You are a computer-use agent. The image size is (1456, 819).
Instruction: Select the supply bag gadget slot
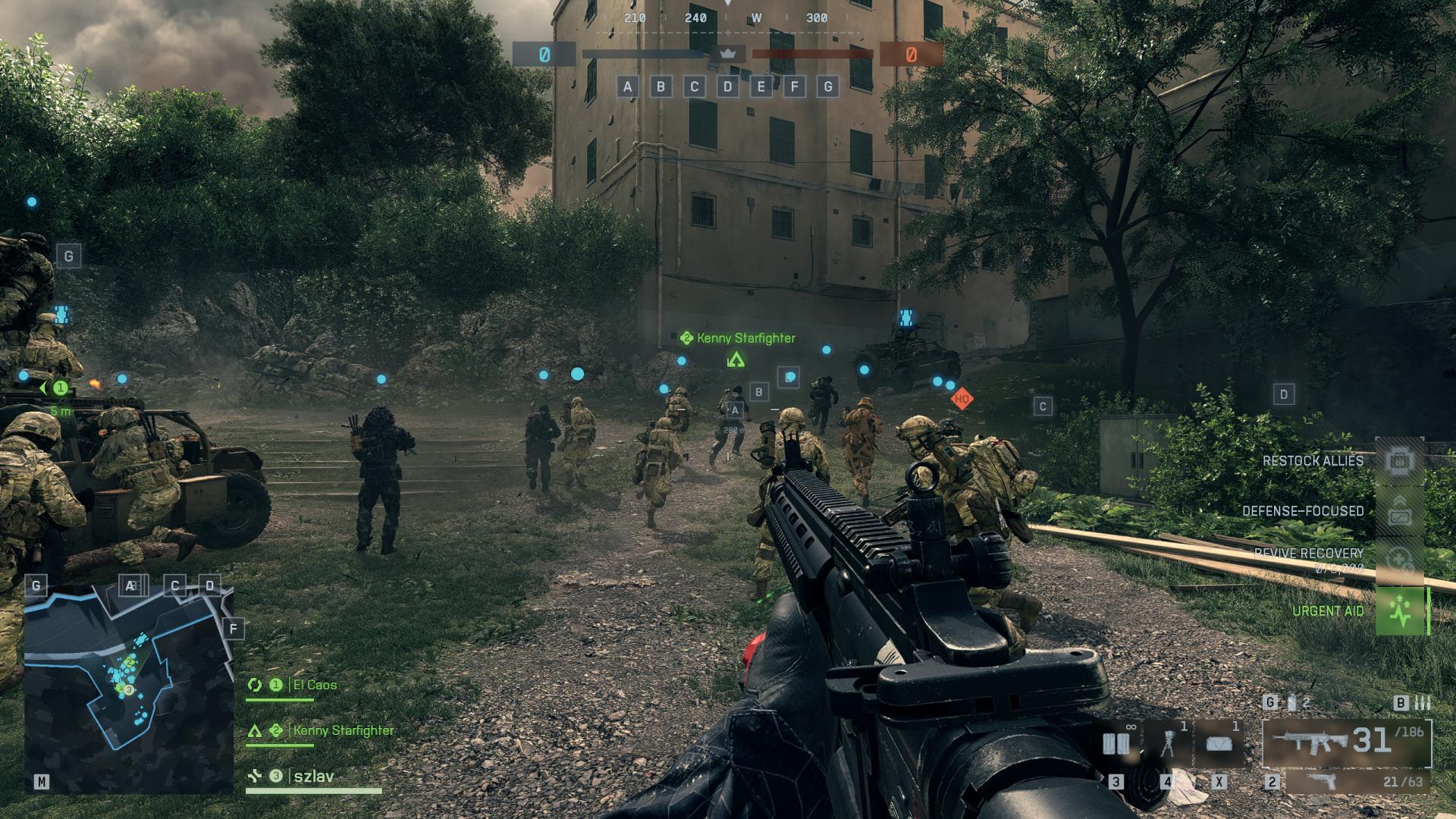pos(1219,744)
